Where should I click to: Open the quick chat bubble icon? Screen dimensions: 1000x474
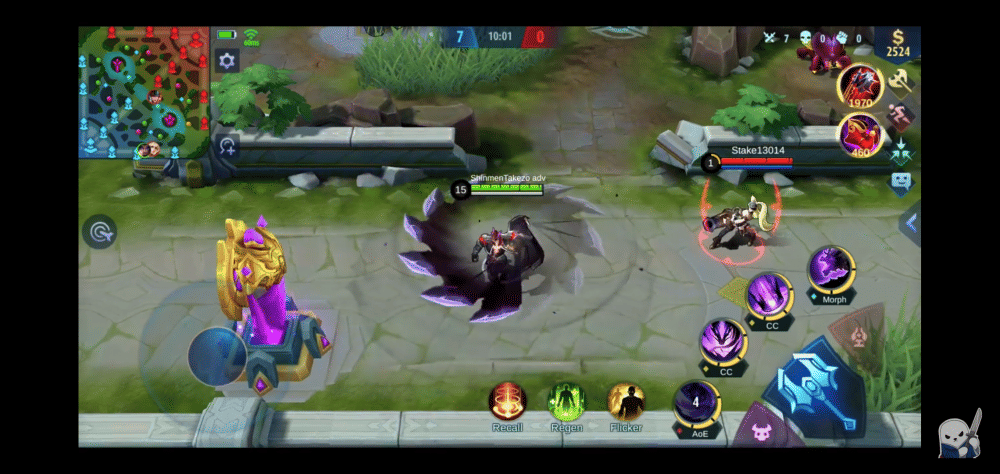tap(901, 183)
